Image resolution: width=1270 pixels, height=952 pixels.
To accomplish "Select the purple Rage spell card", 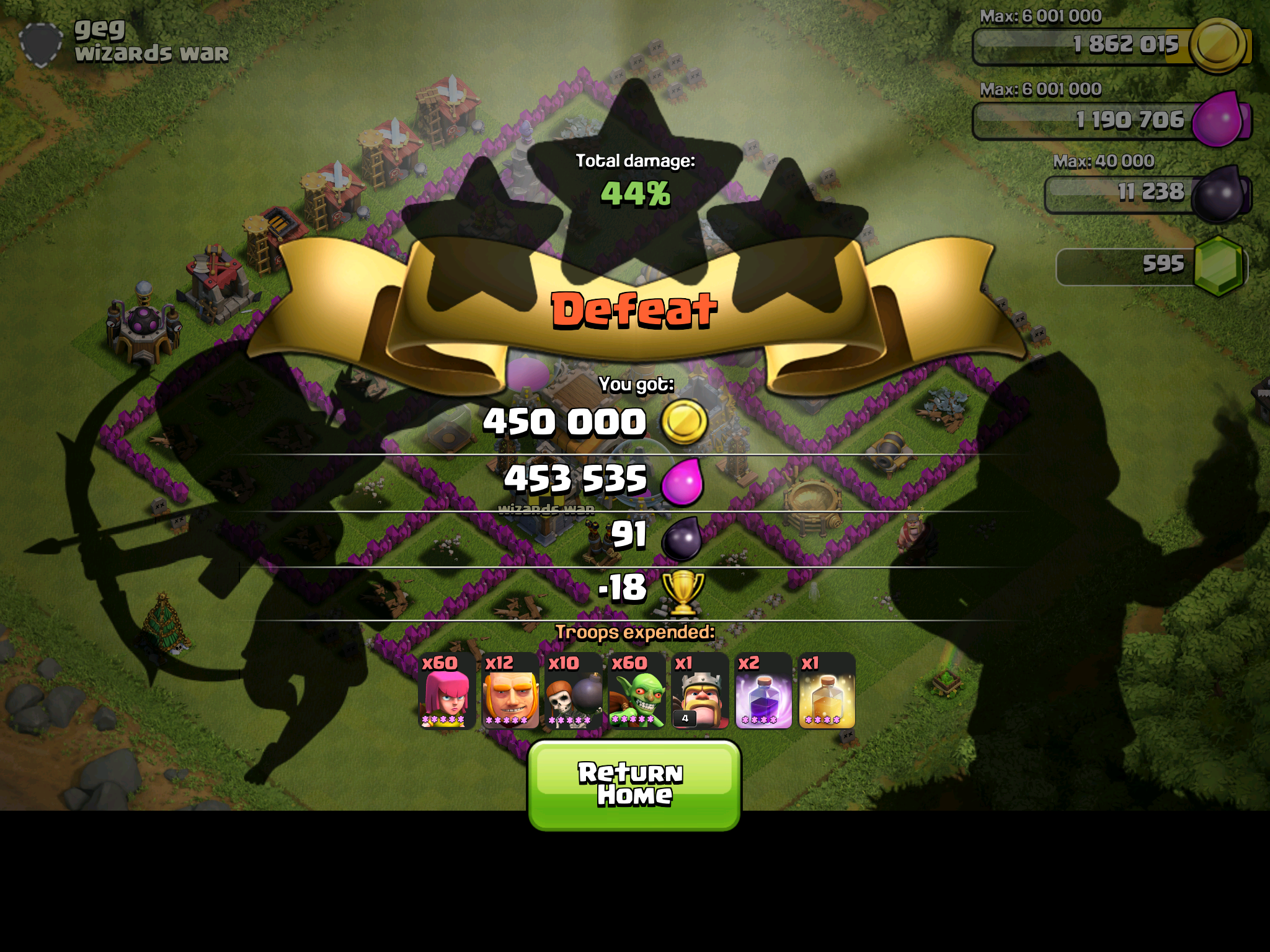I will 763,691.
